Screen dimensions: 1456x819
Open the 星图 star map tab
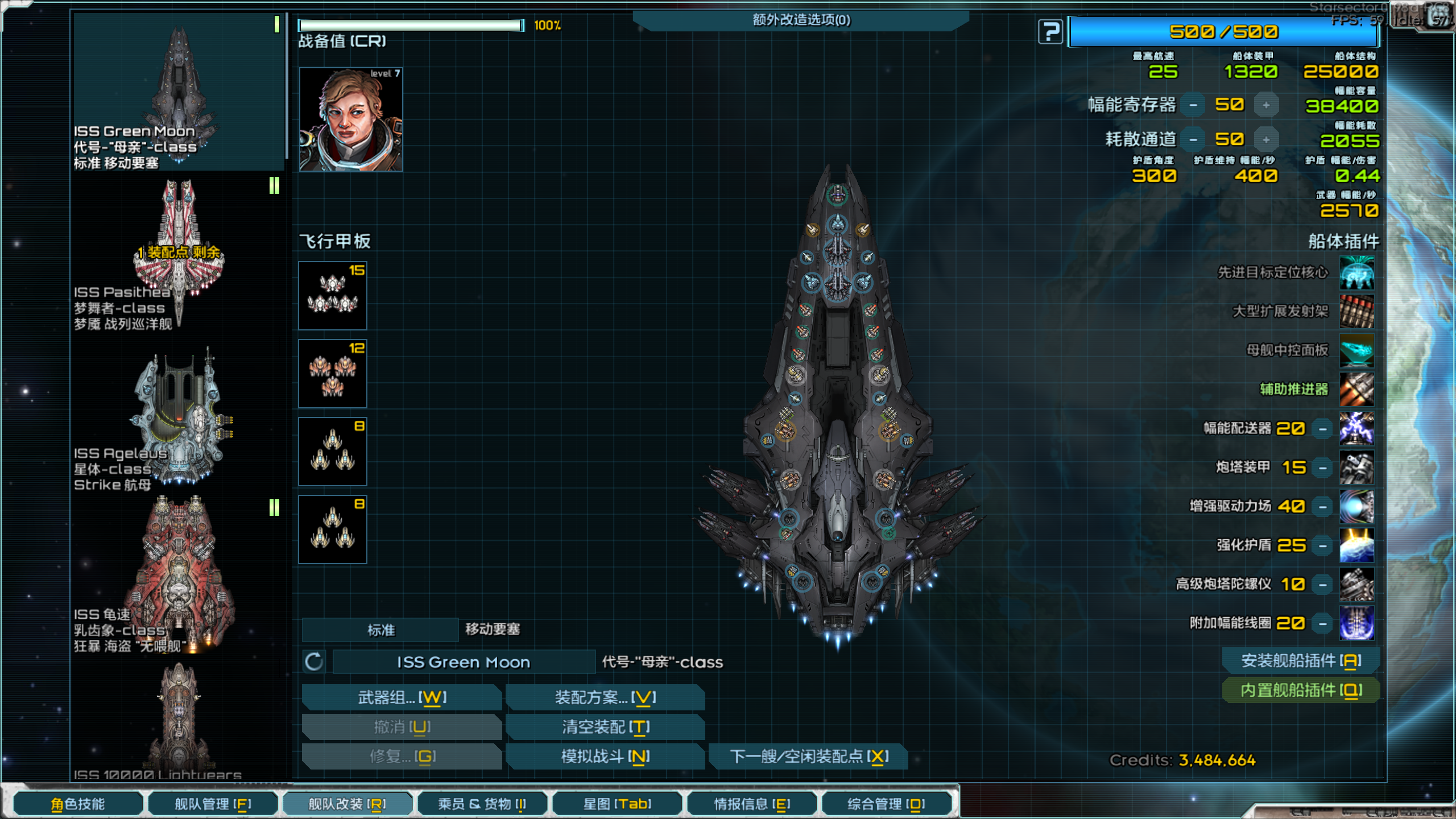tap(617, 804)
